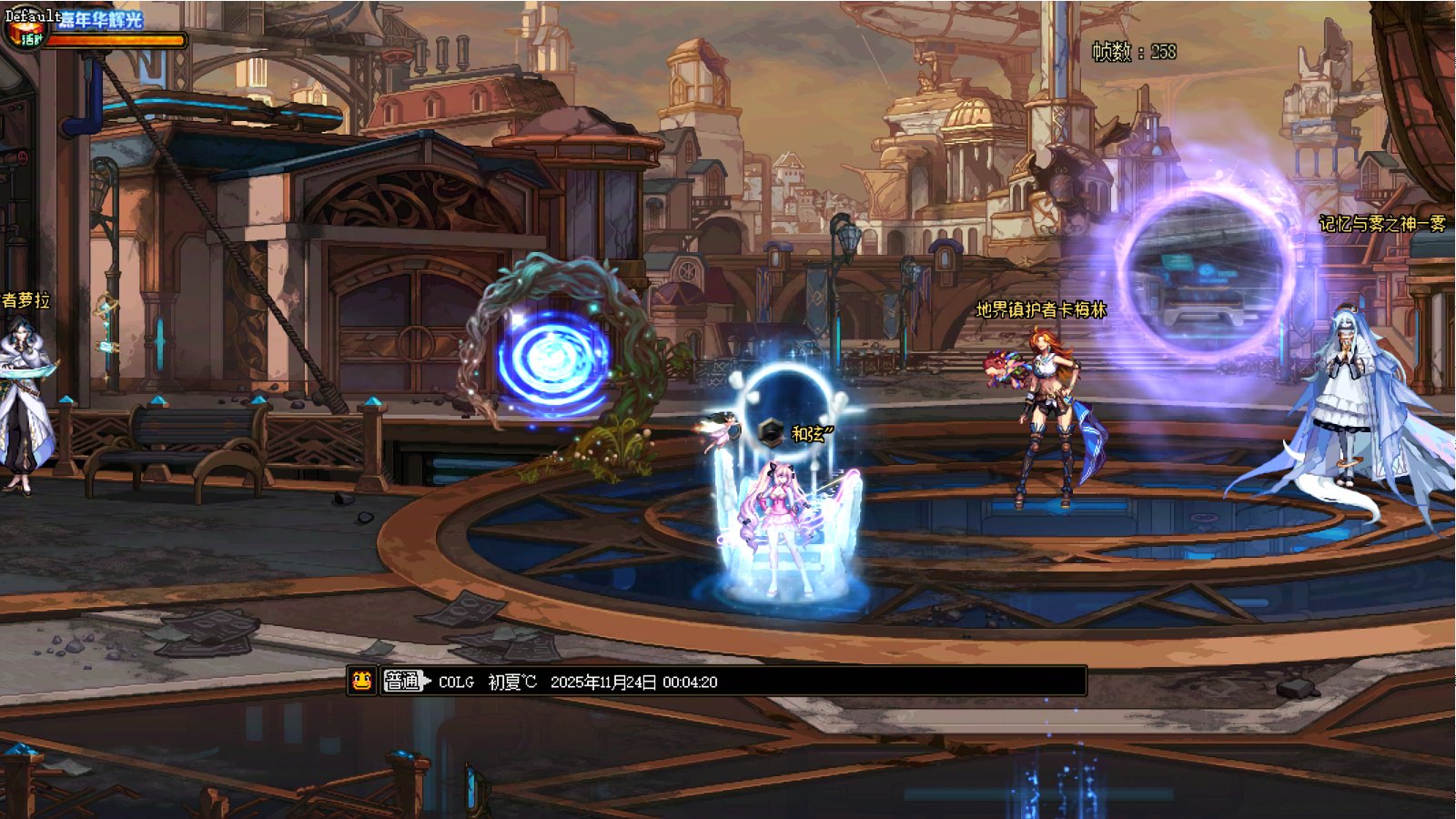Image resolution: width=1456 pixels, height=819 pixels.
Task: Click the 普通 chat channel selector
Action: pos(404,681)
